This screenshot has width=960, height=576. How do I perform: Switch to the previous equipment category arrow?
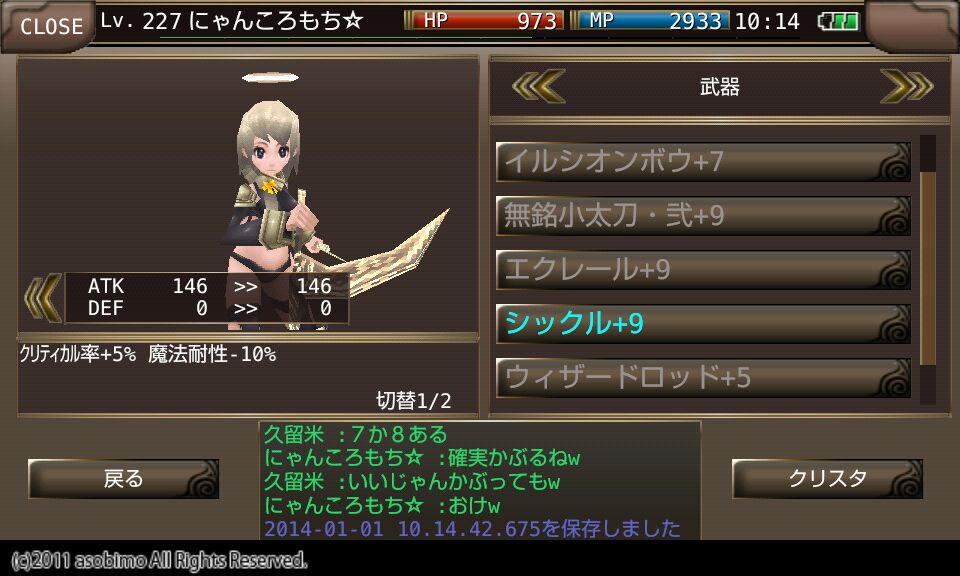(x=538, y=87)
